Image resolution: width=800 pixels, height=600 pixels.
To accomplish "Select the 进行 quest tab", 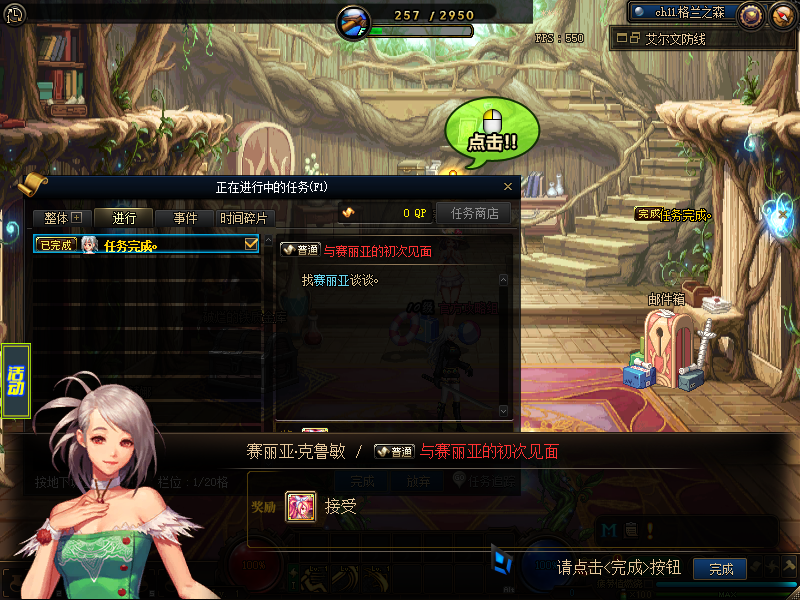I will 124,218.
